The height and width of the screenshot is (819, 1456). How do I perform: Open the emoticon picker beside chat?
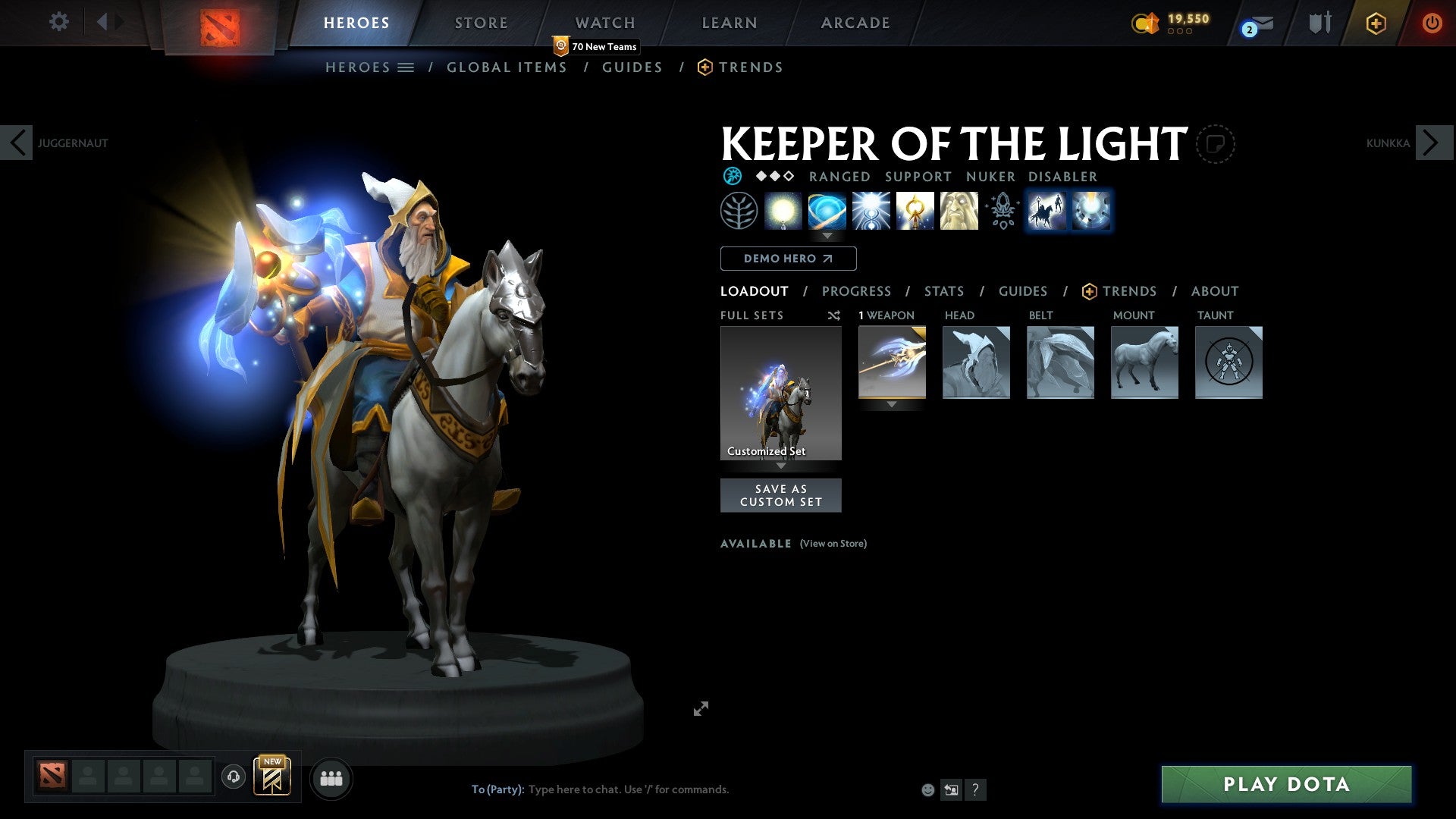pyautogui.click(x=928, y=789)
